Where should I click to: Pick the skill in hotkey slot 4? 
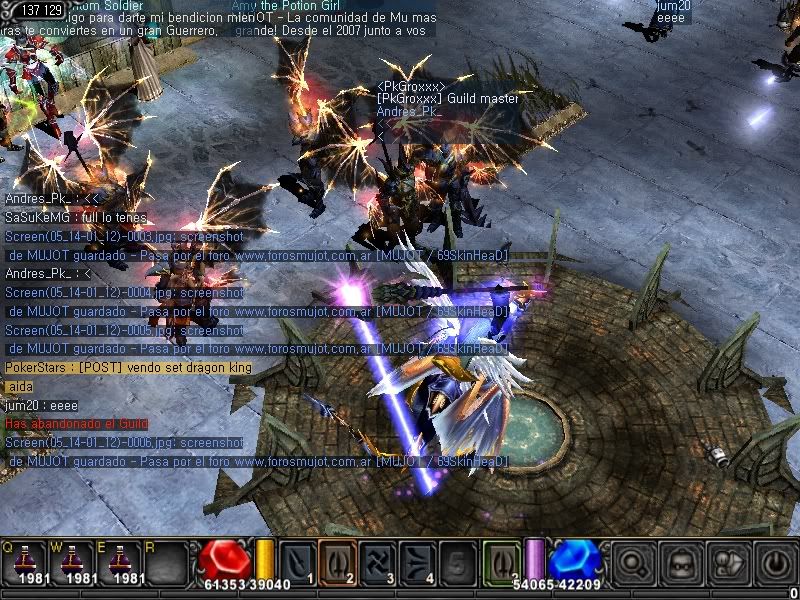coord(417,561)
